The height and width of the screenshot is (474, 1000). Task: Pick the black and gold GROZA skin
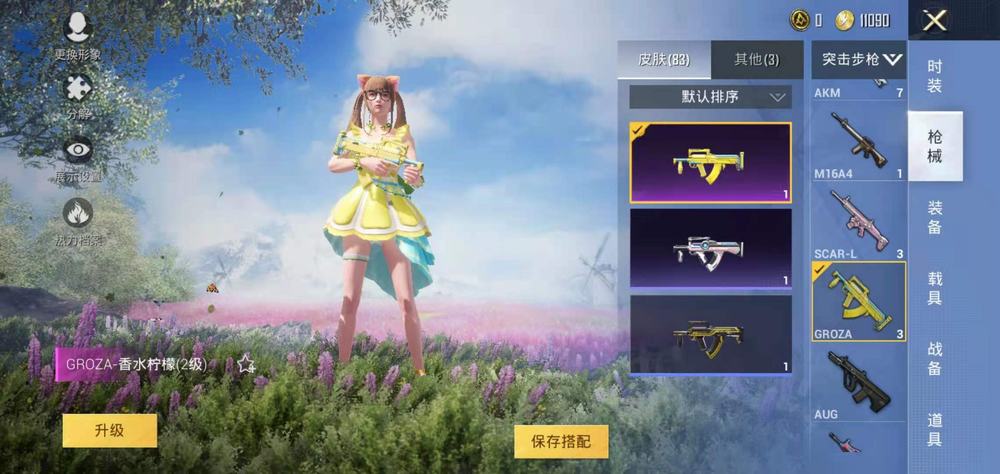click(710, 334)
